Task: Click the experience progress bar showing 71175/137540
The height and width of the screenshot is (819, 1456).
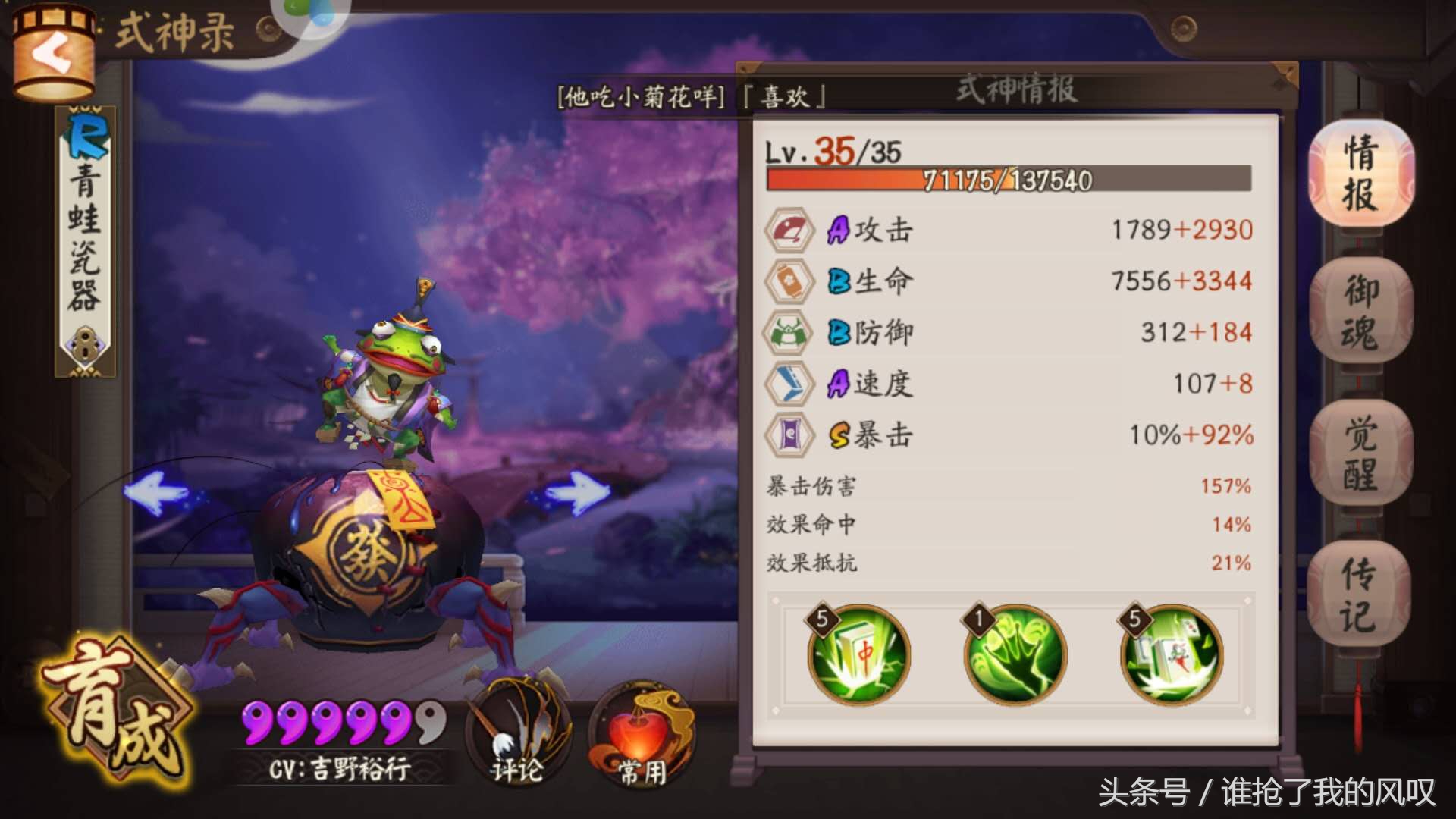Action: (x=1009, y=180)
